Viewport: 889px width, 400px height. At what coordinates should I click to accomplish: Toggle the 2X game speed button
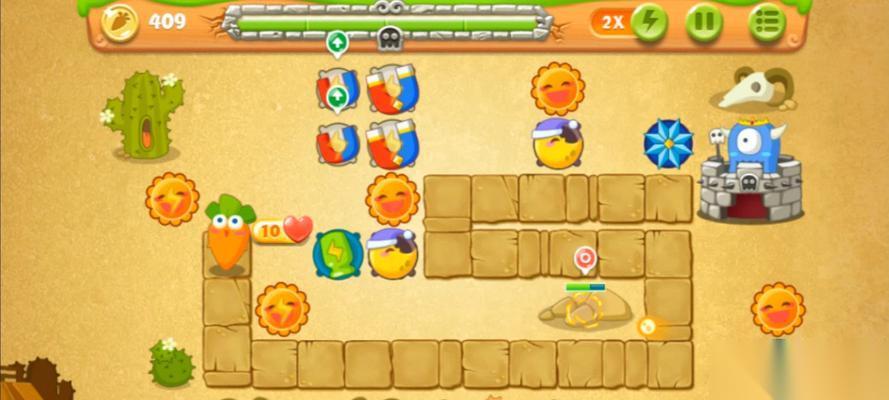(630, 22)
